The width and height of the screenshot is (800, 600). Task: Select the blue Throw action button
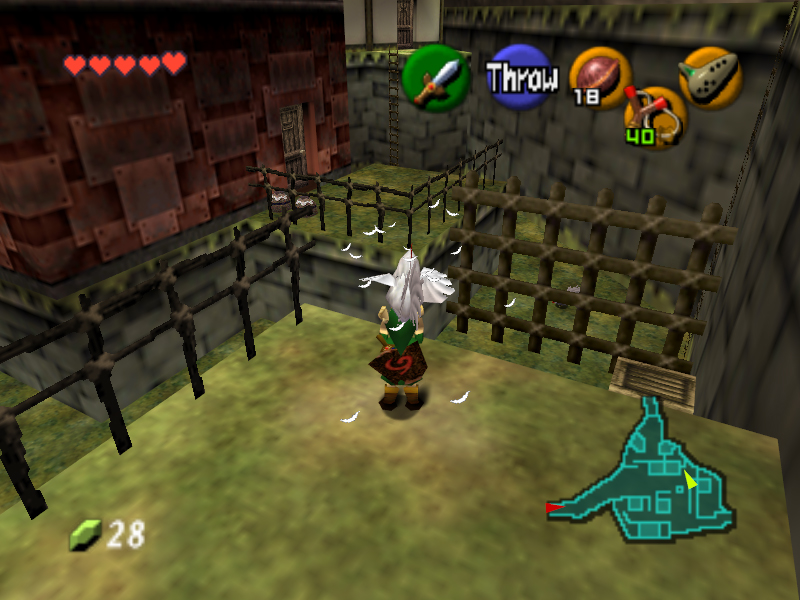520,77
